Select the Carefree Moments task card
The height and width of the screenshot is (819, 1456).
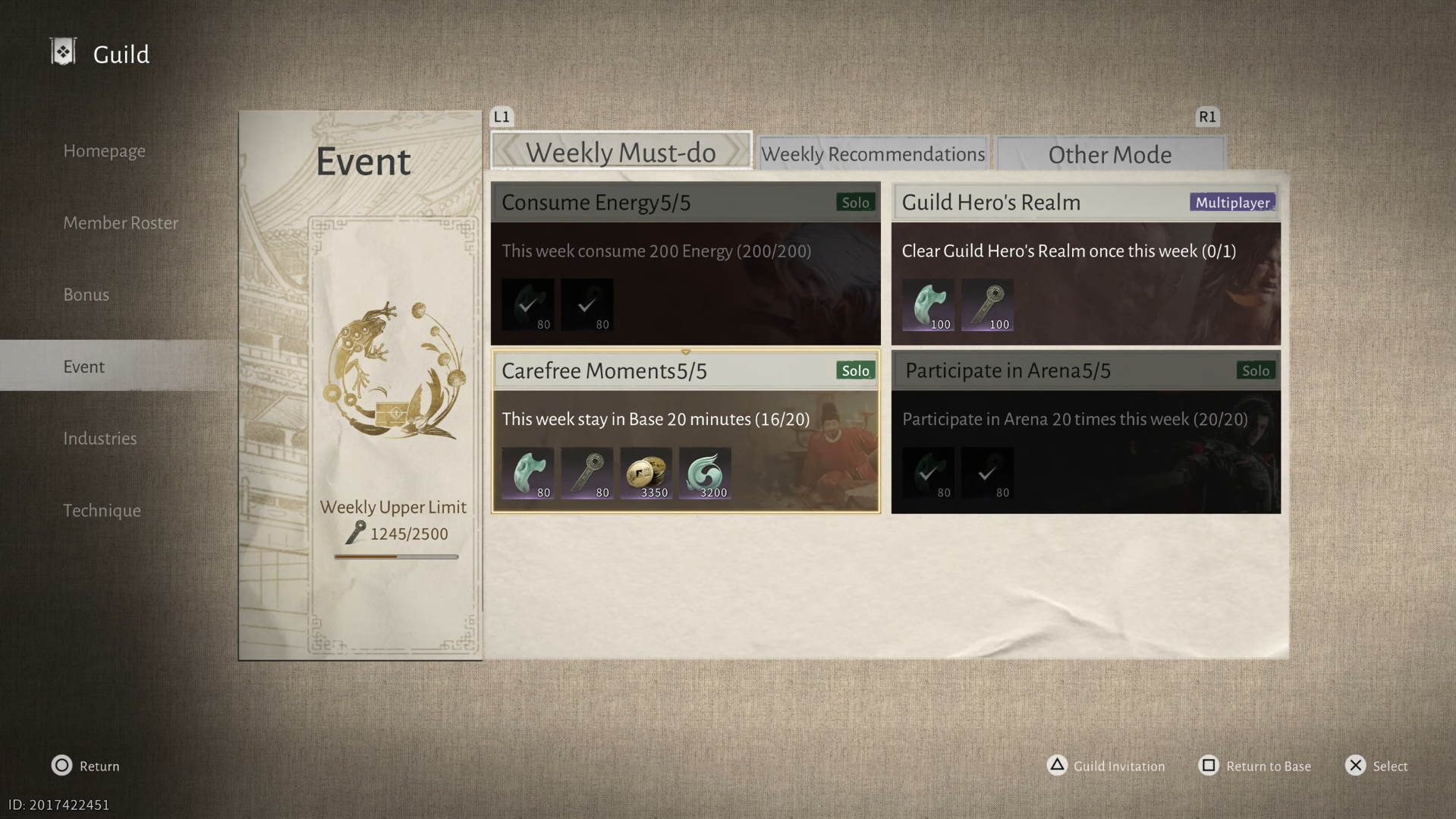coord(685,431)
